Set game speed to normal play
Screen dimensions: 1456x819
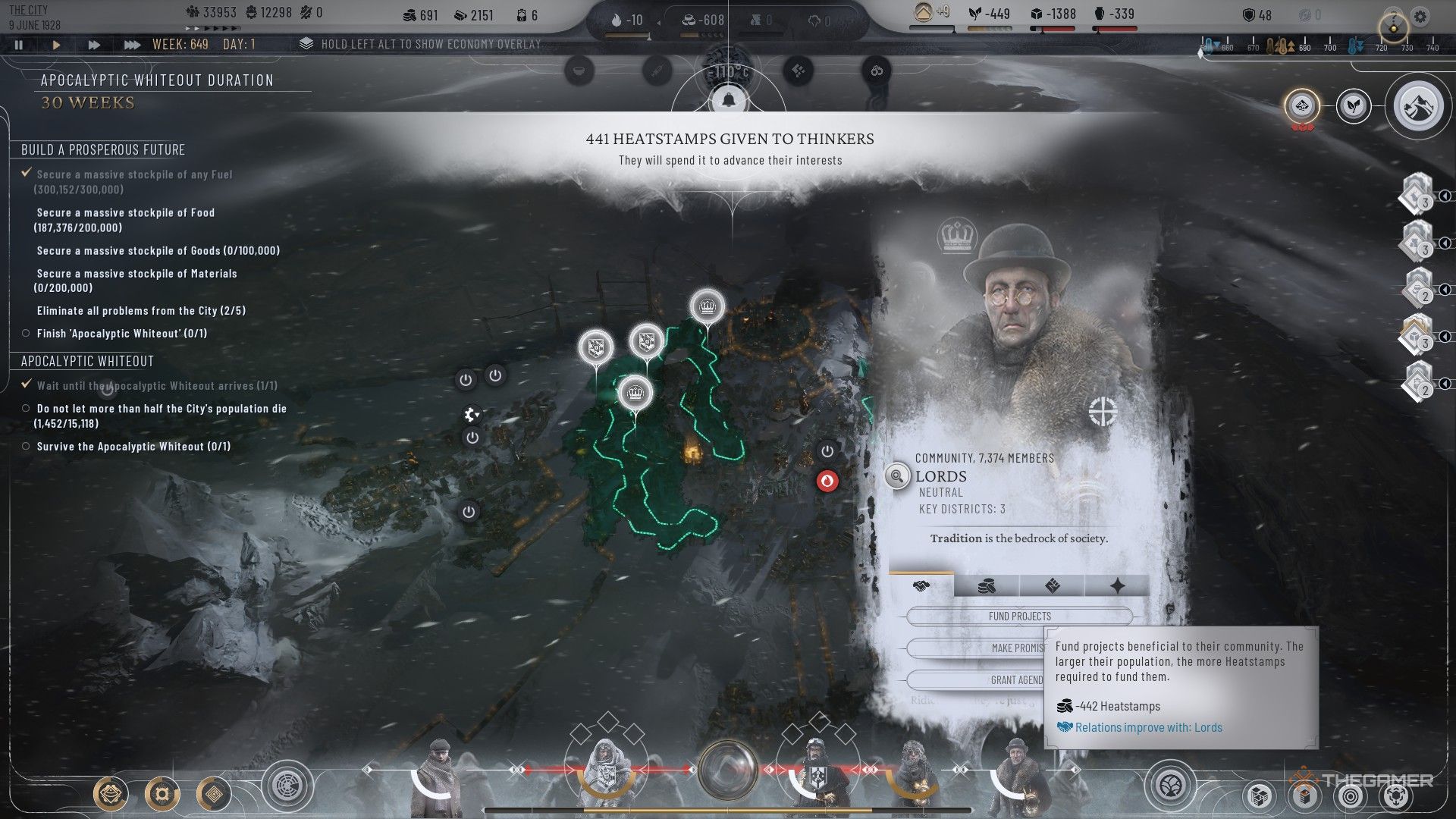click(56, 45)
